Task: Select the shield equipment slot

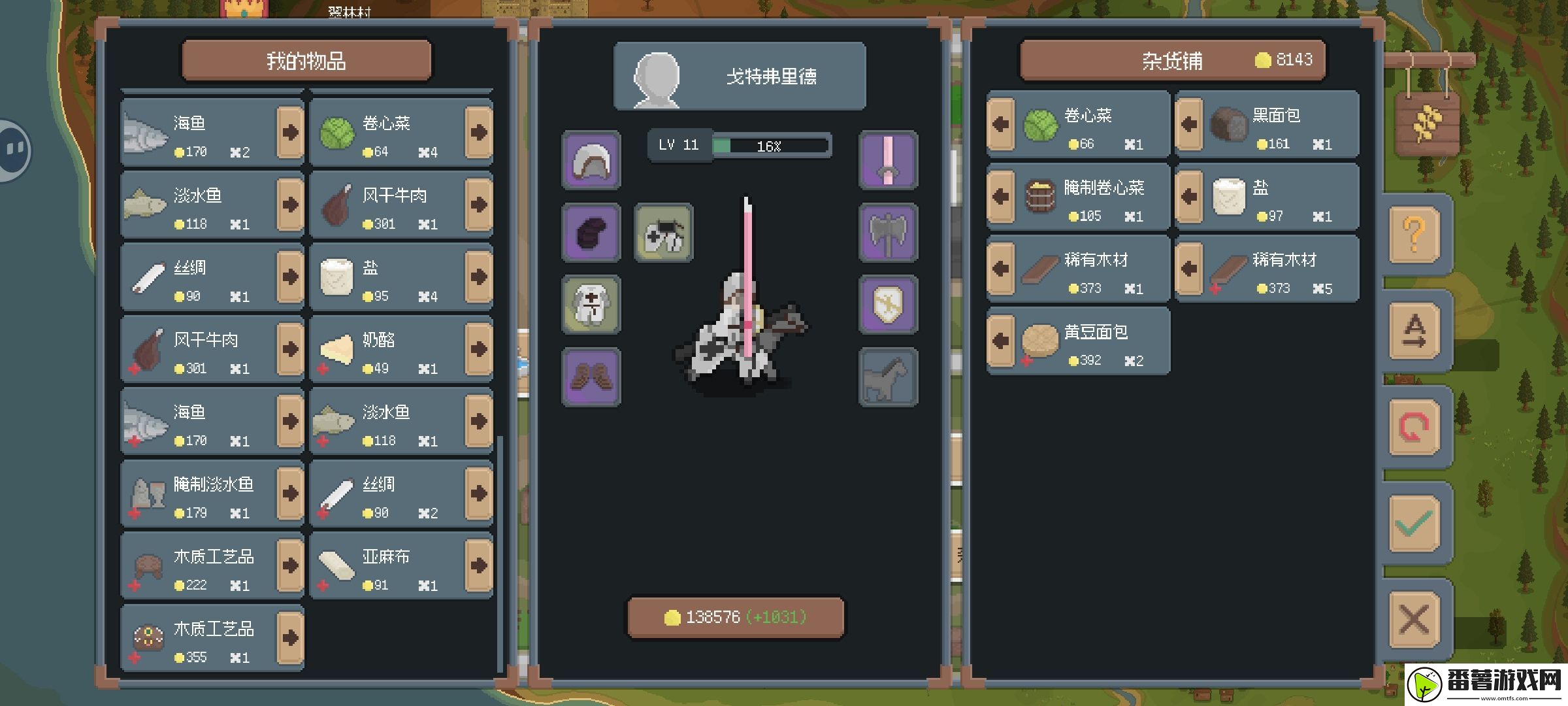Action: click(x=888, y=305)
